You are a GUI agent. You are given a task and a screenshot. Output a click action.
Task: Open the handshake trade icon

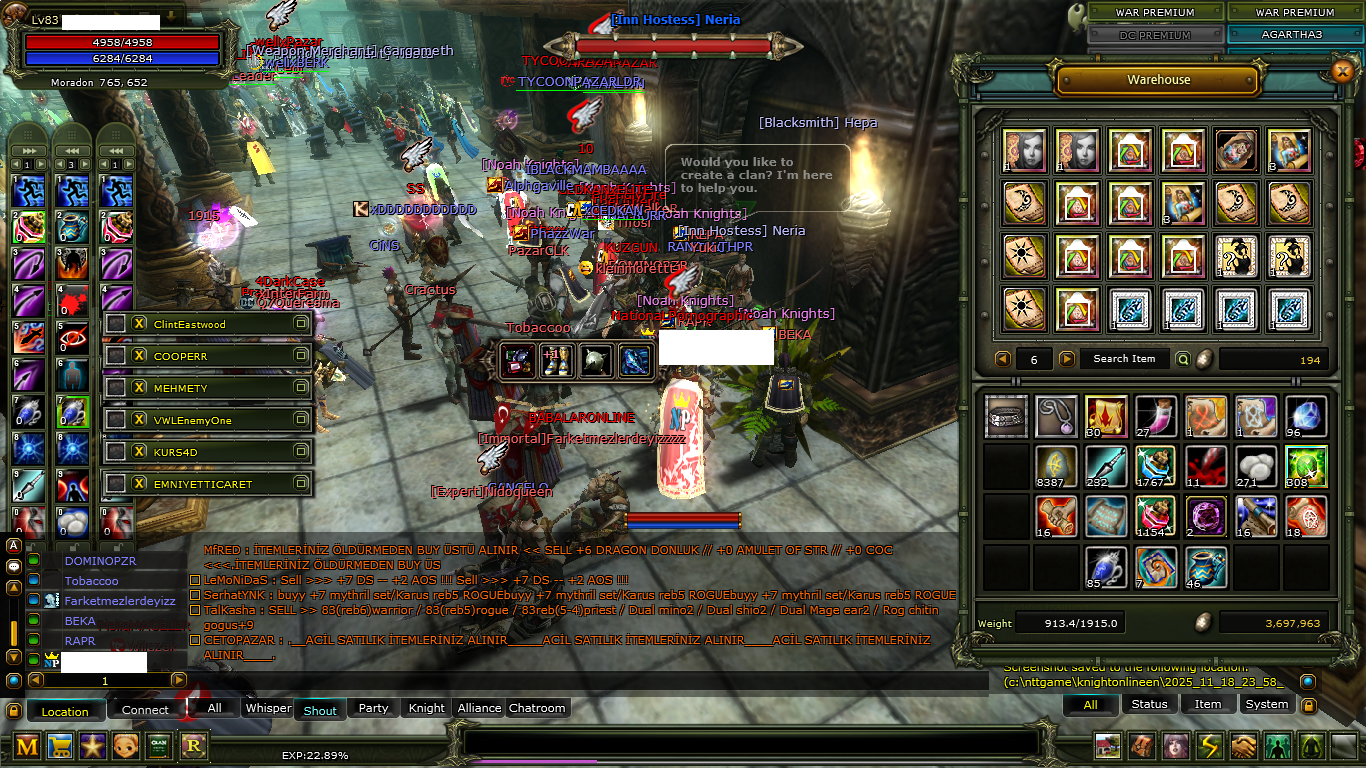(x=1243, y=746)
